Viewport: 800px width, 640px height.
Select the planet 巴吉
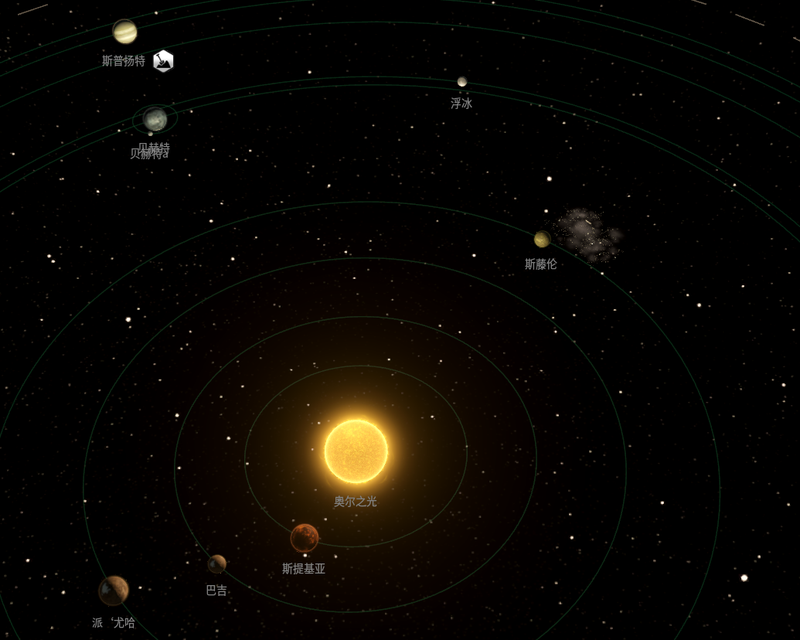(x=217, y=564)
